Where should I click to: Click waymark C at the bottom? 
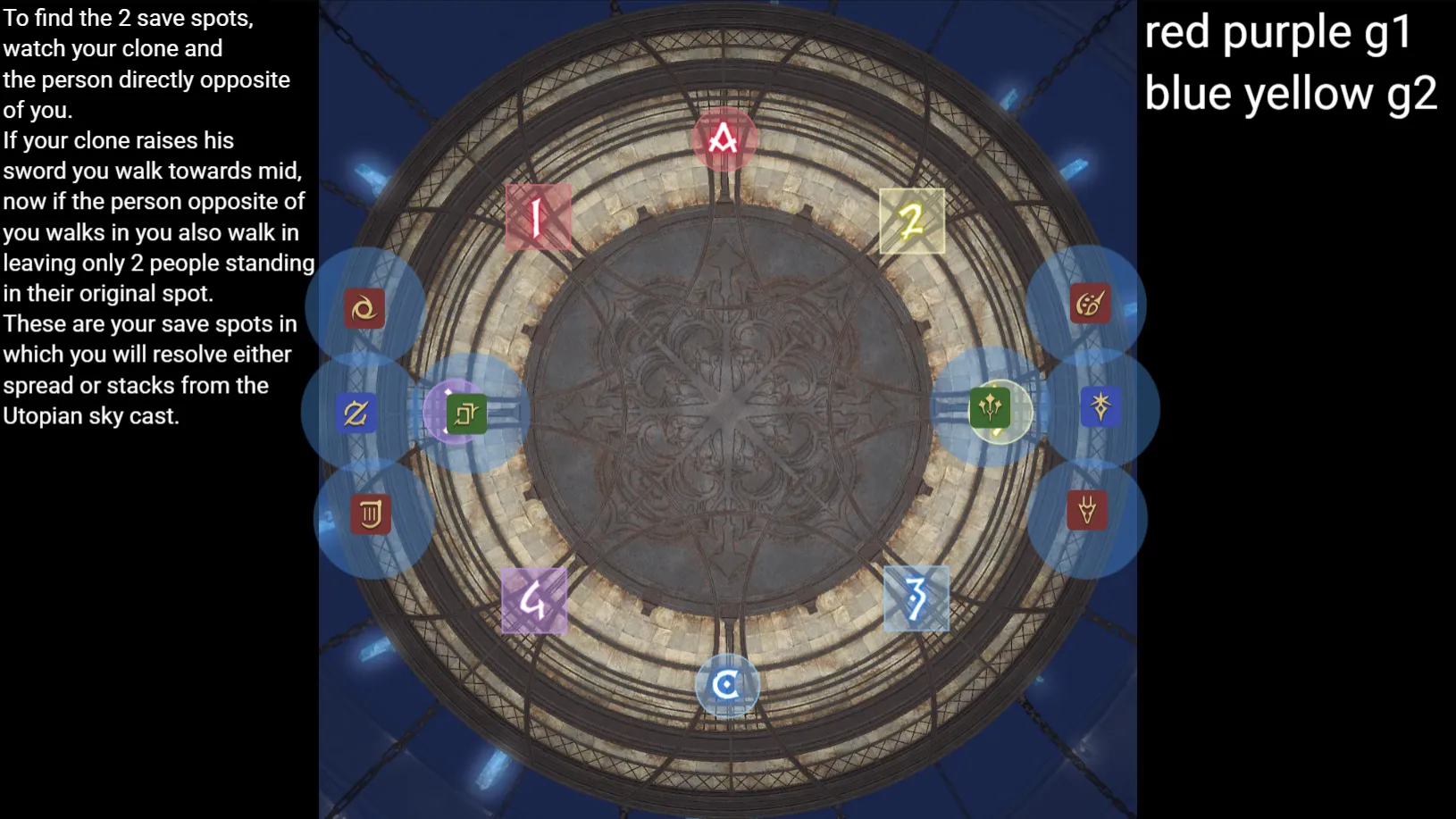coord(726,684)
